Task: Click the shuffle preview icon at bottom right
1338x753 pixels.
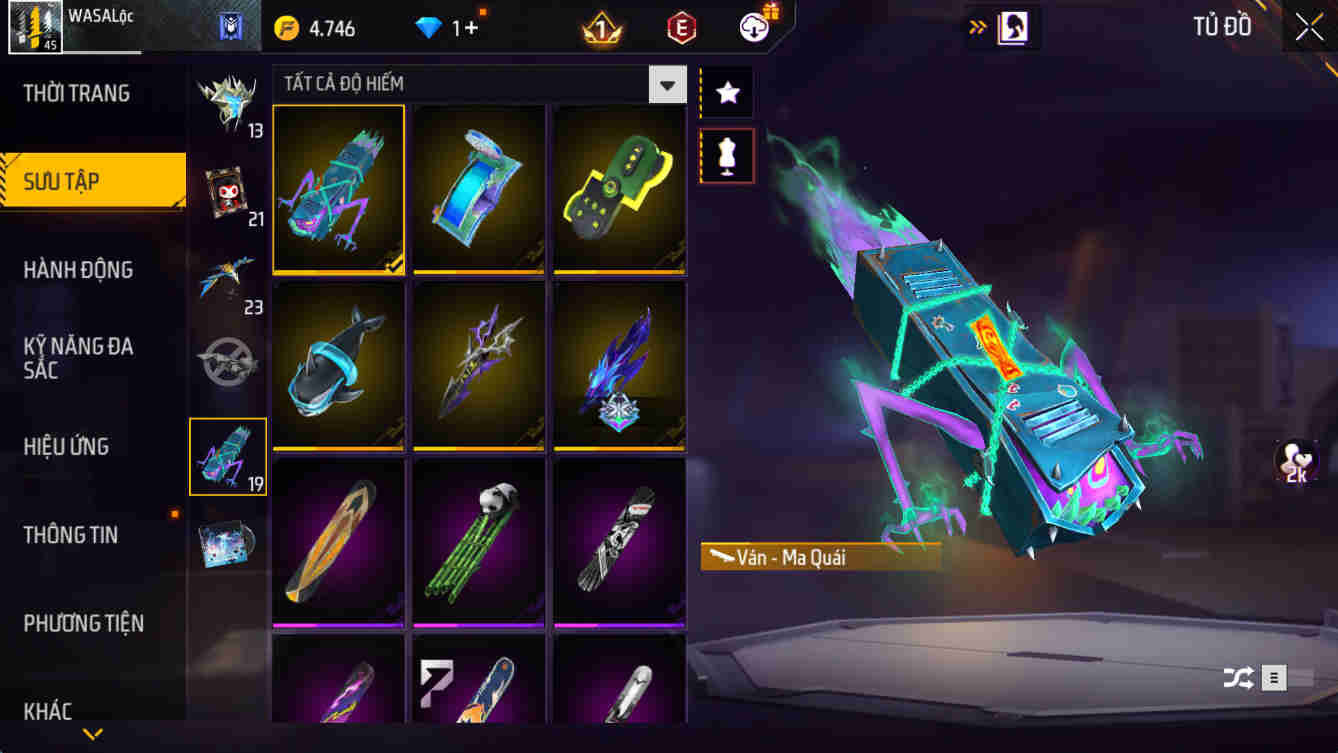Action: coord(1240,677)
